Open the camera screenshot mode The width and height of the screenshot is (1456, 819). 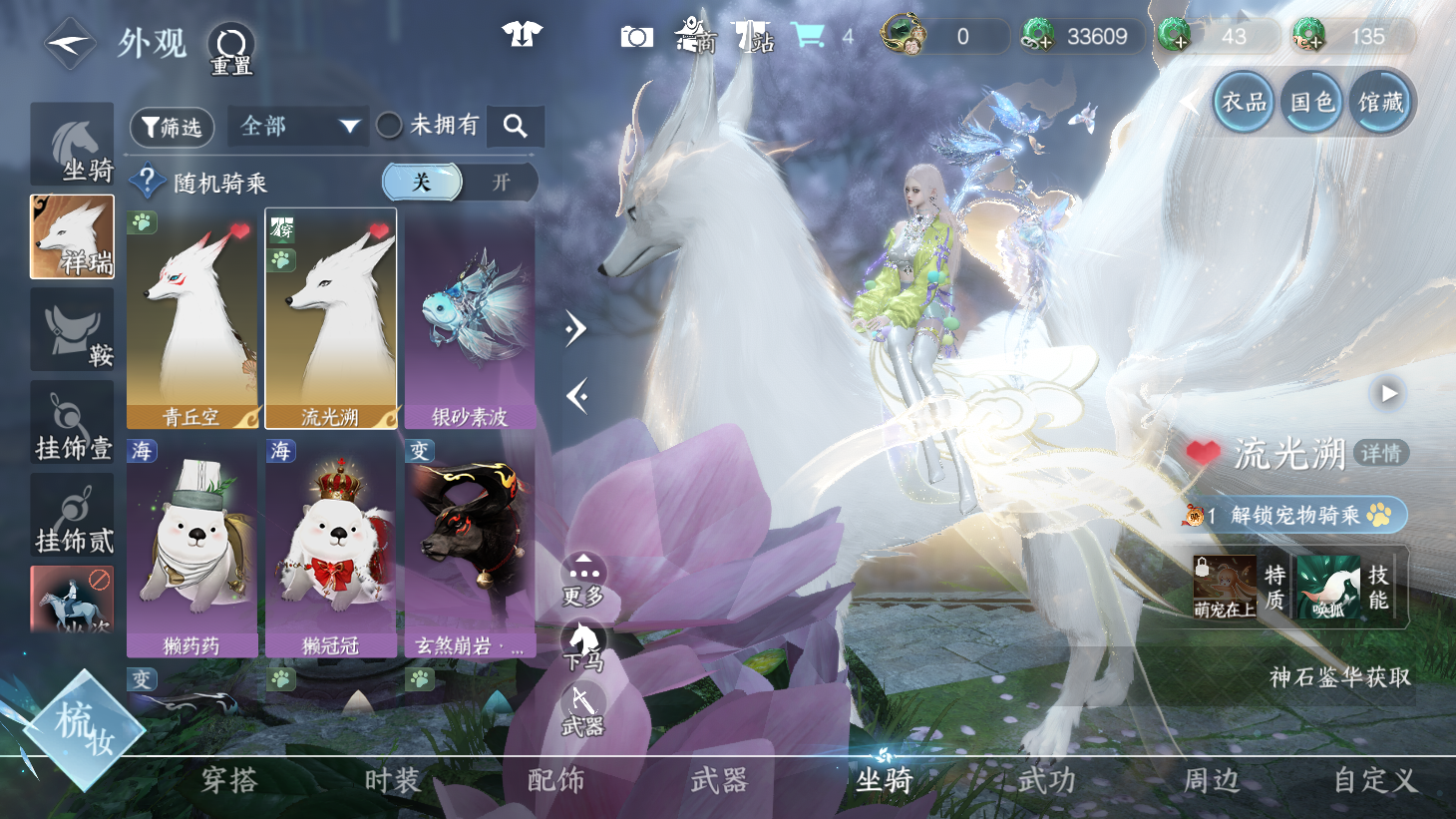point(636,38)
